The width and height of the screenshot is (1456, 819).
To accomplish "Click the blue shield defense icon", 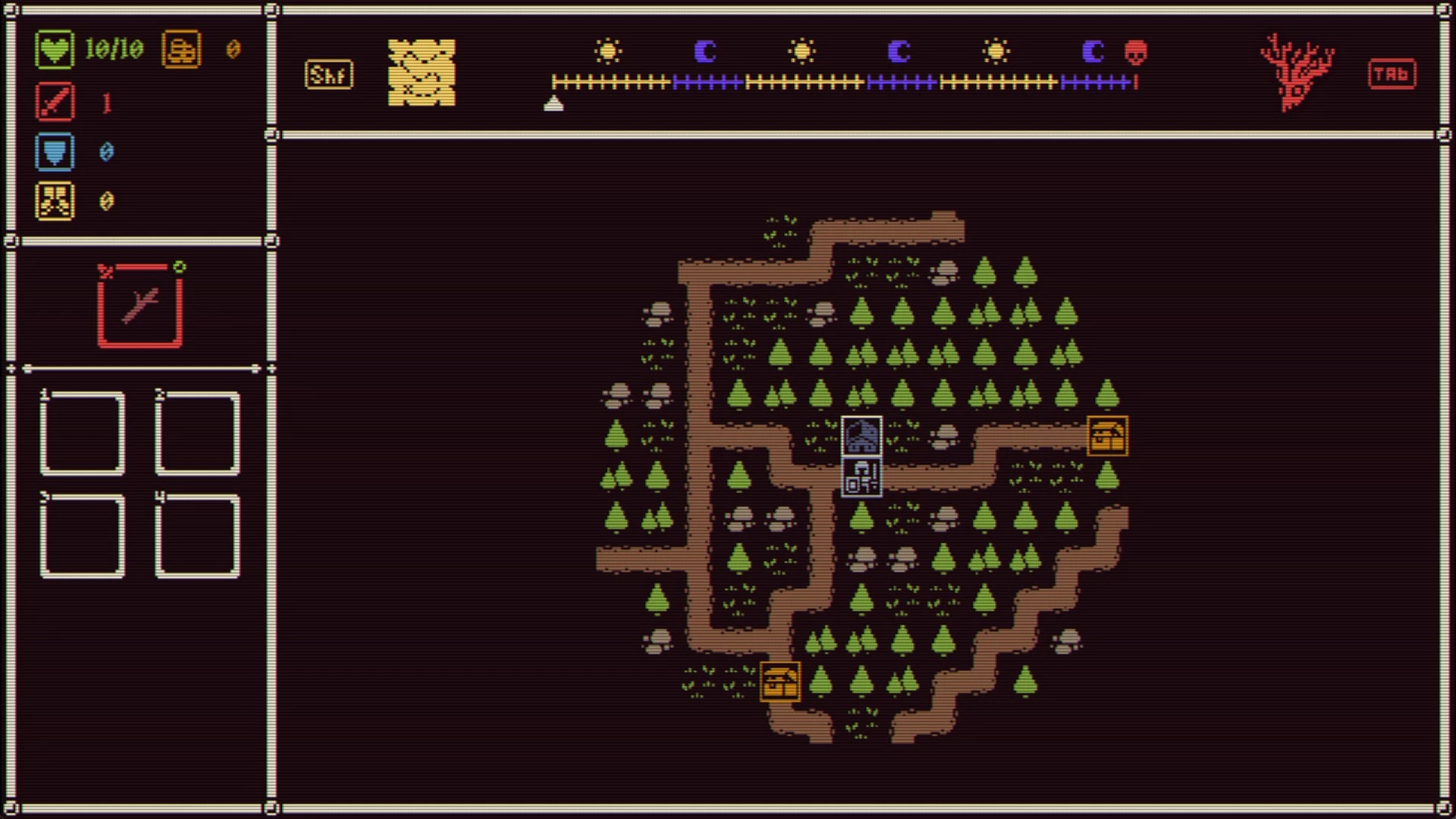I will 55,152.
